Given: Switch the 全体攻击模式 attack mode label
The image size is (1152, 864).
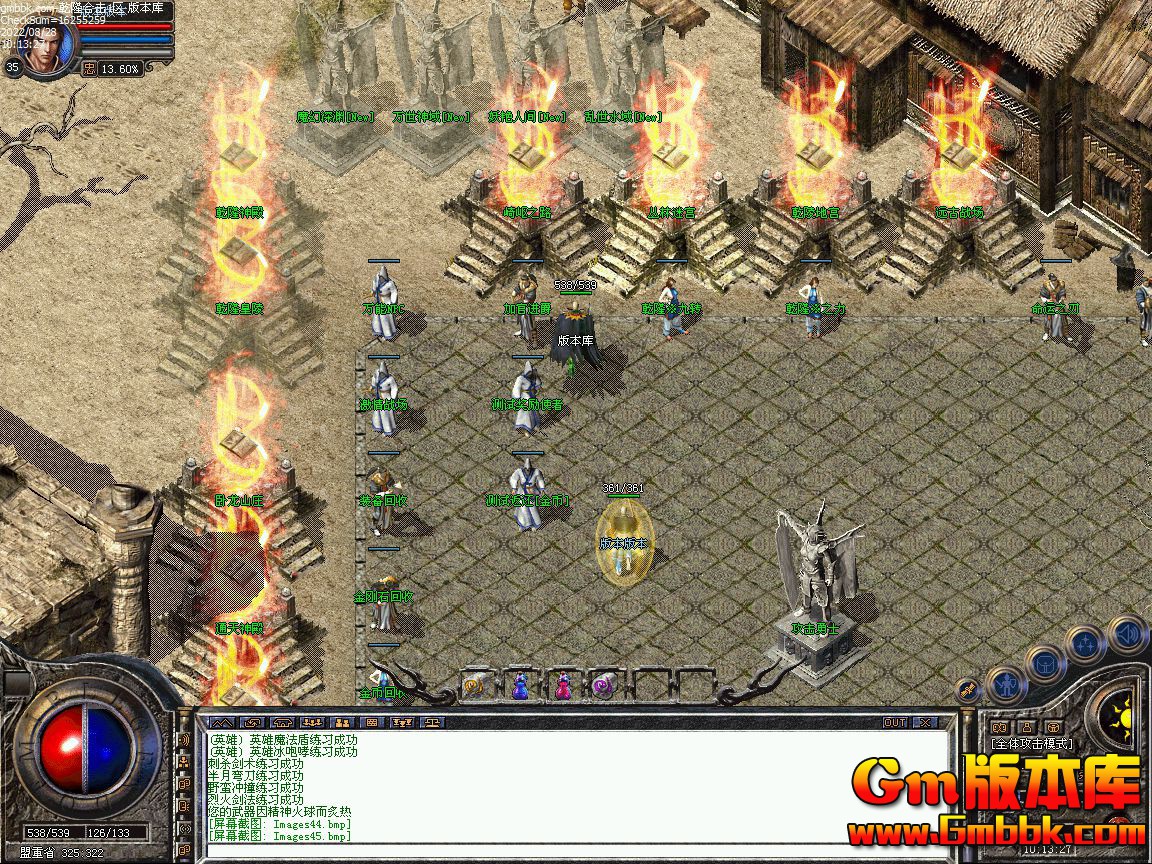Looking at the screenshot, I should click(1031, 744).
